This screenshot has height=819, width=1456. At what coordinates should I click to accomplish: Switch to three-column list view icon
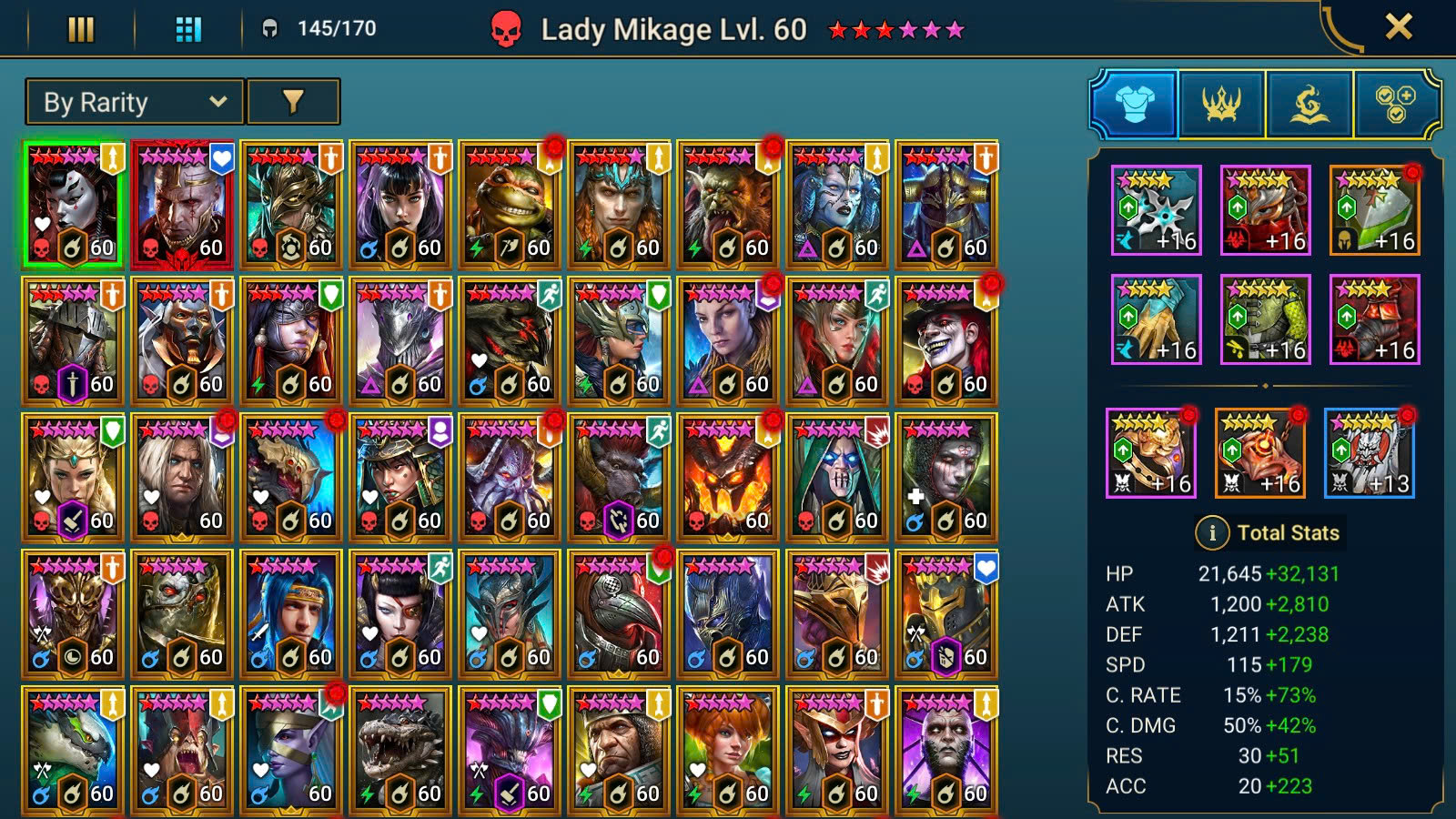pos(81,30)
